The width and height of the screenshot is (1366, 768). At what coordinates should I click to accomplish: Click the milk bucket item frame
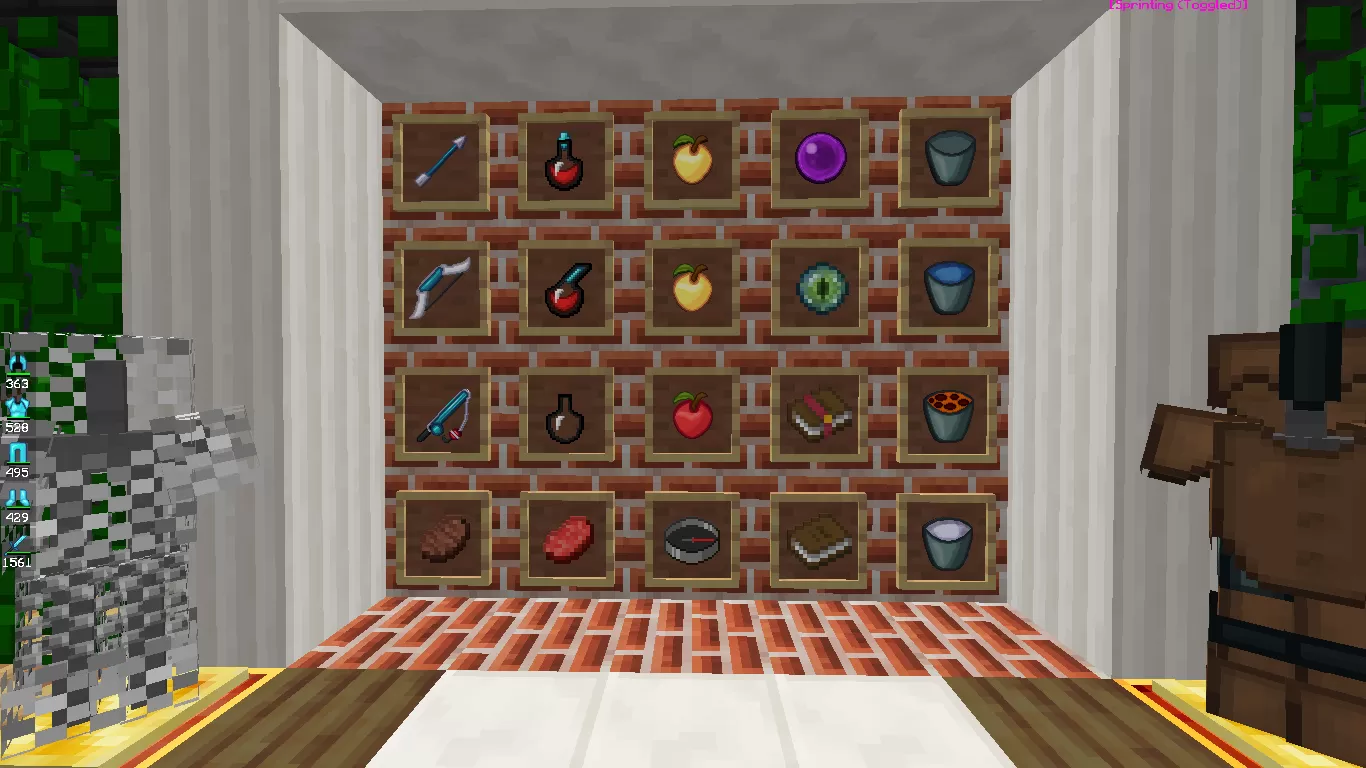pos(947,540)
